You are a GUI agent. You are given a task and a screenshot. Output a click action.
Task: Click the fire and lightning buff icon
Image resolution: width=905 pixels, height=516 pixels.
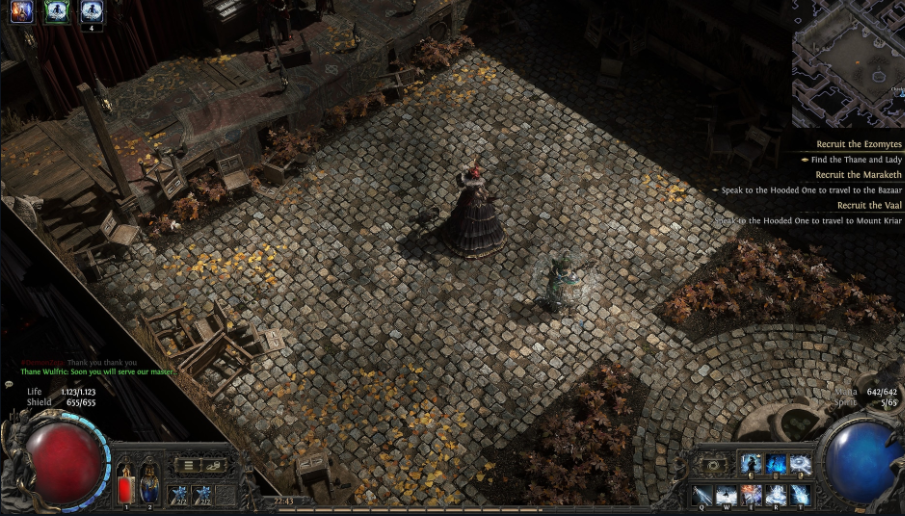[x=21, y=11]
